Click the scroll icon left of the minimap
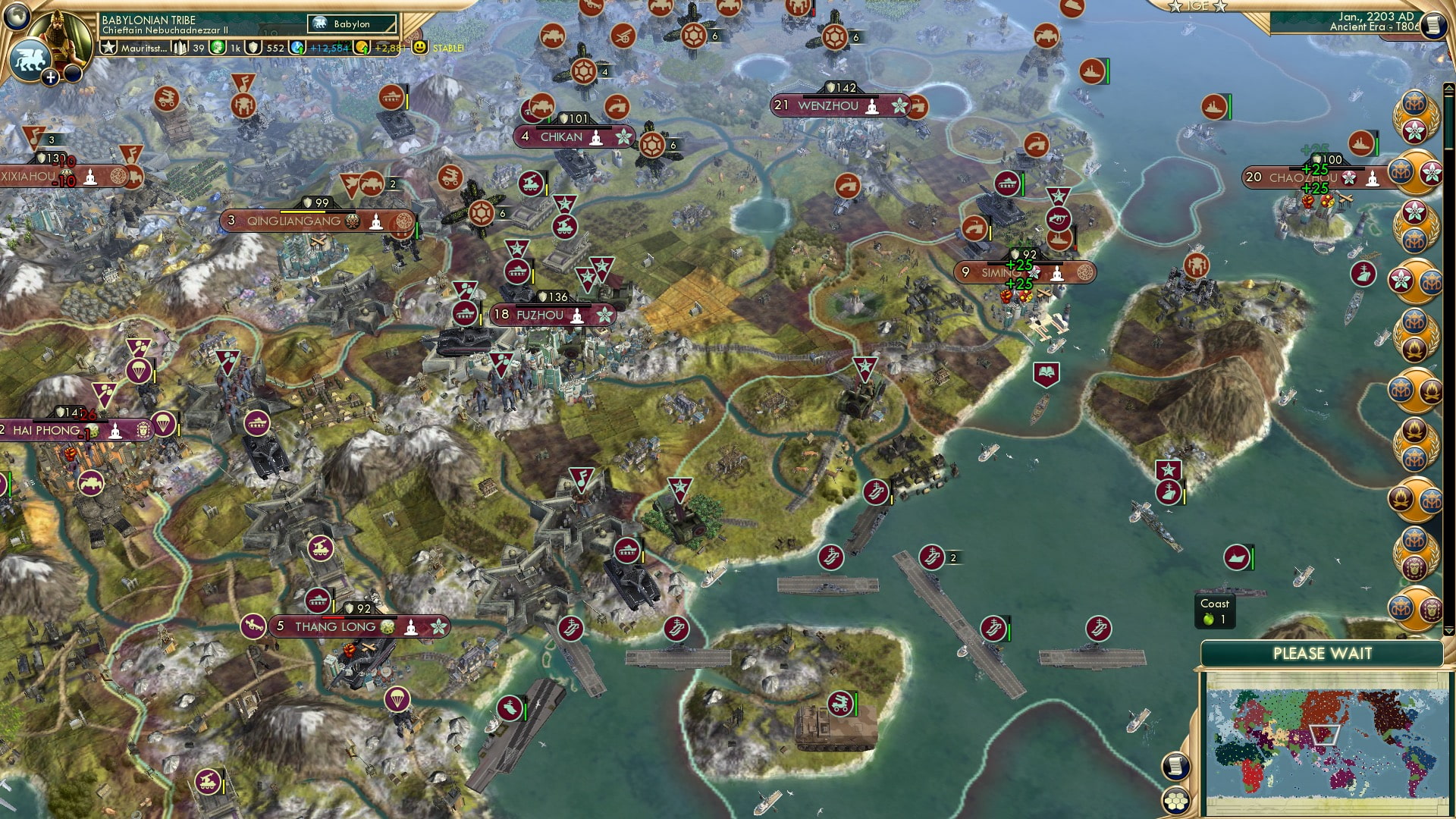This screenshot has height=819, width=1456. [1176, 767]
